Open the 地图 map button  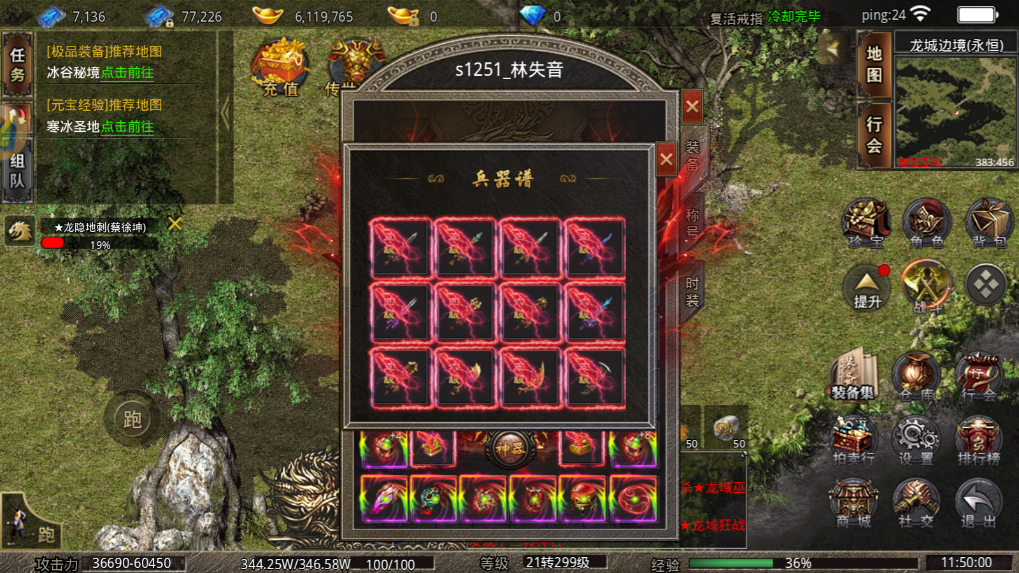pos(874,63)
